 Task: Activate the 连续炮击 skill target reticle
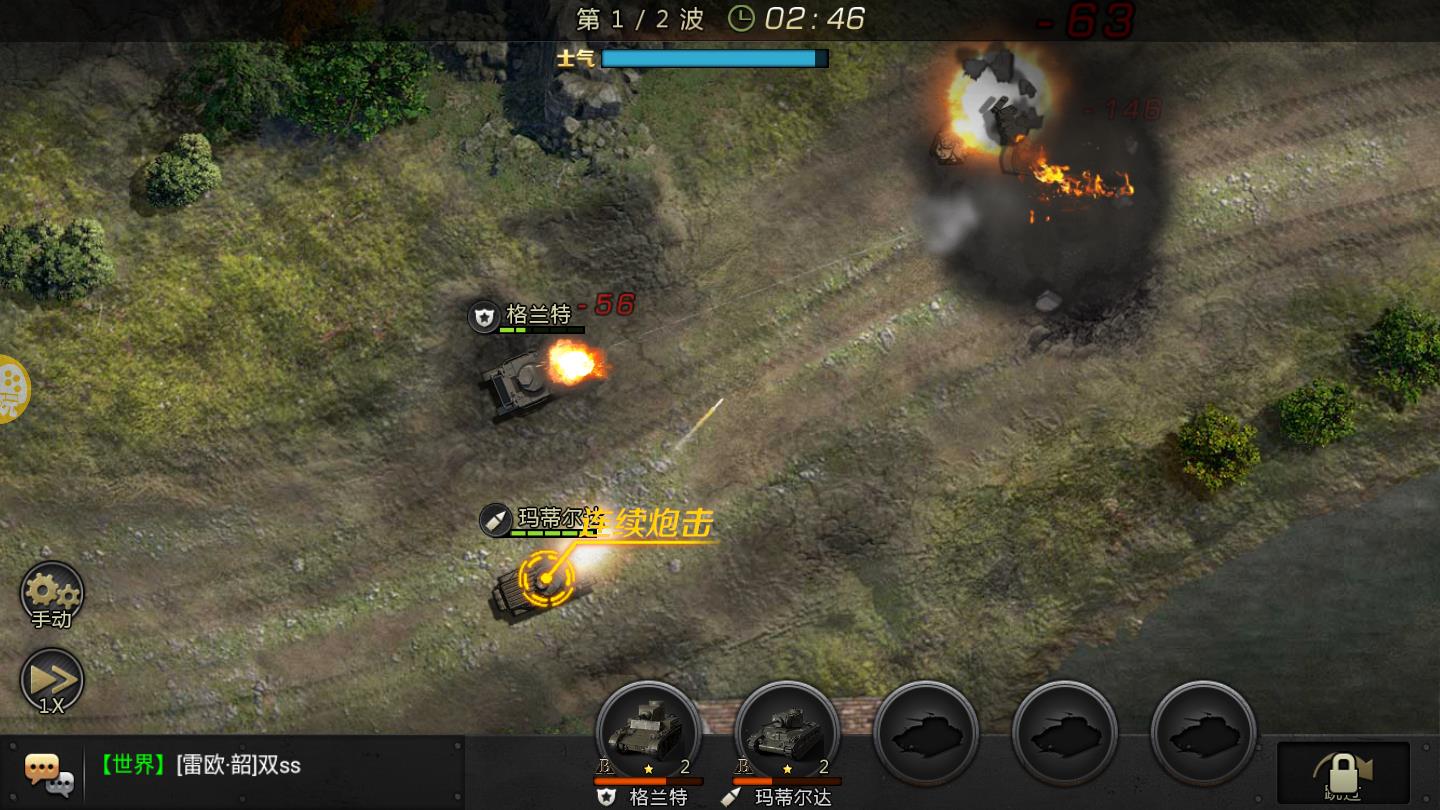pyautogui.click(x=546, y=578)
